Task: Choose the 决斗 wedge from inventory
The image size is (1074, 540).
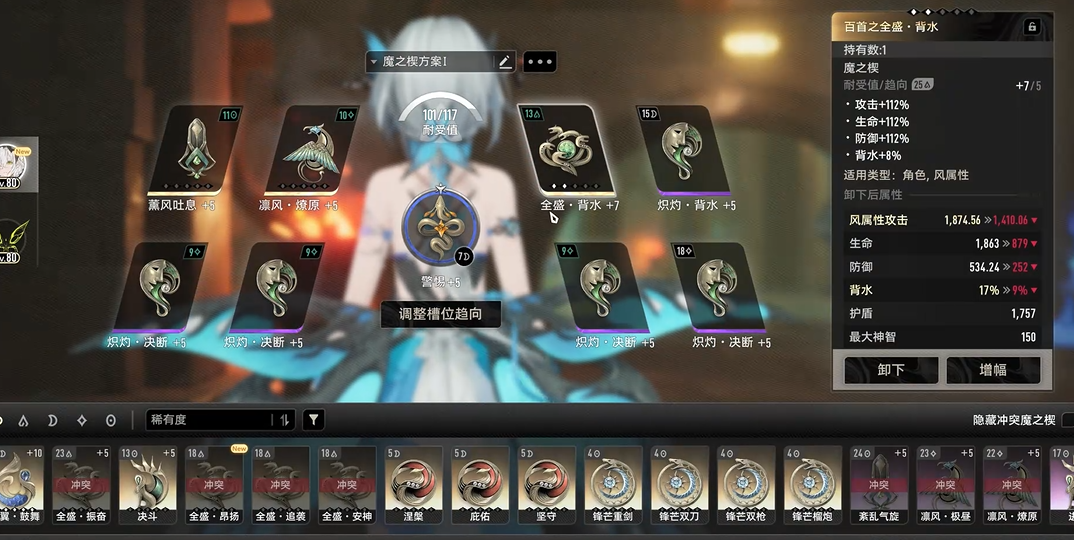Action: 147,483
